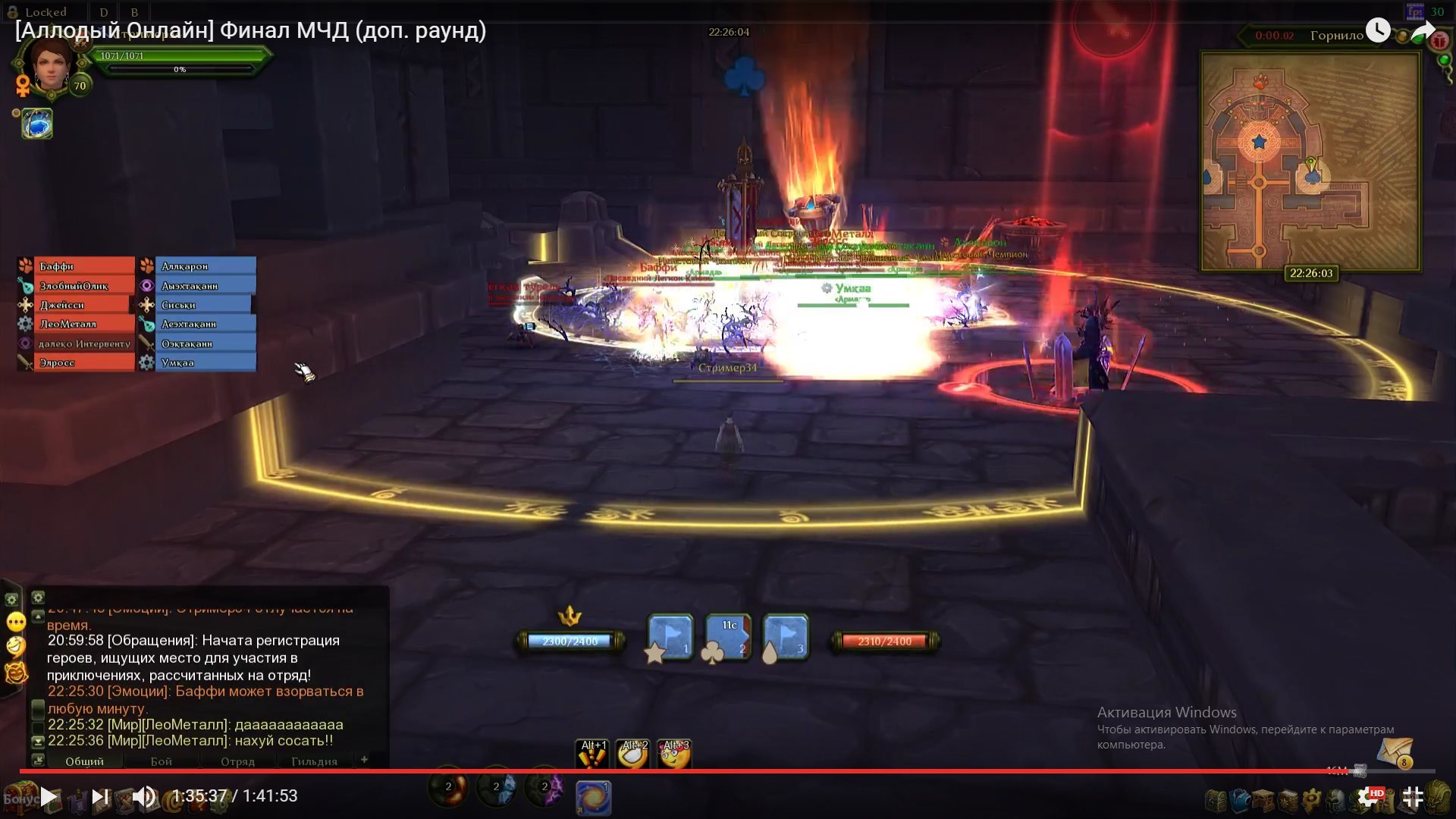
Task: Switch to the Бой chat tab
Action: 161,761
